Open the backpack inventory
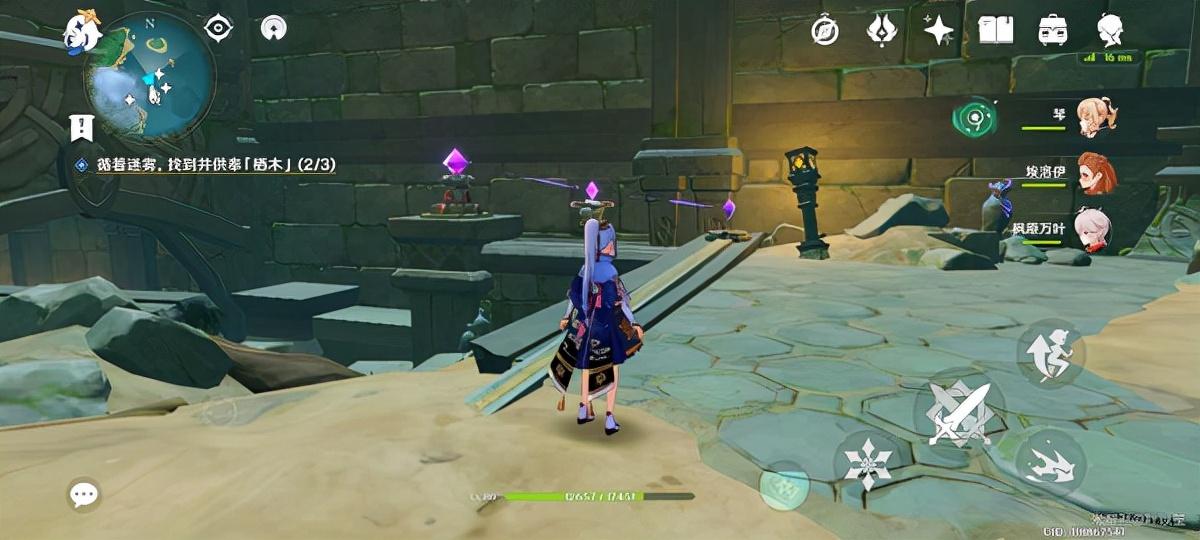 coord(1052,30)
